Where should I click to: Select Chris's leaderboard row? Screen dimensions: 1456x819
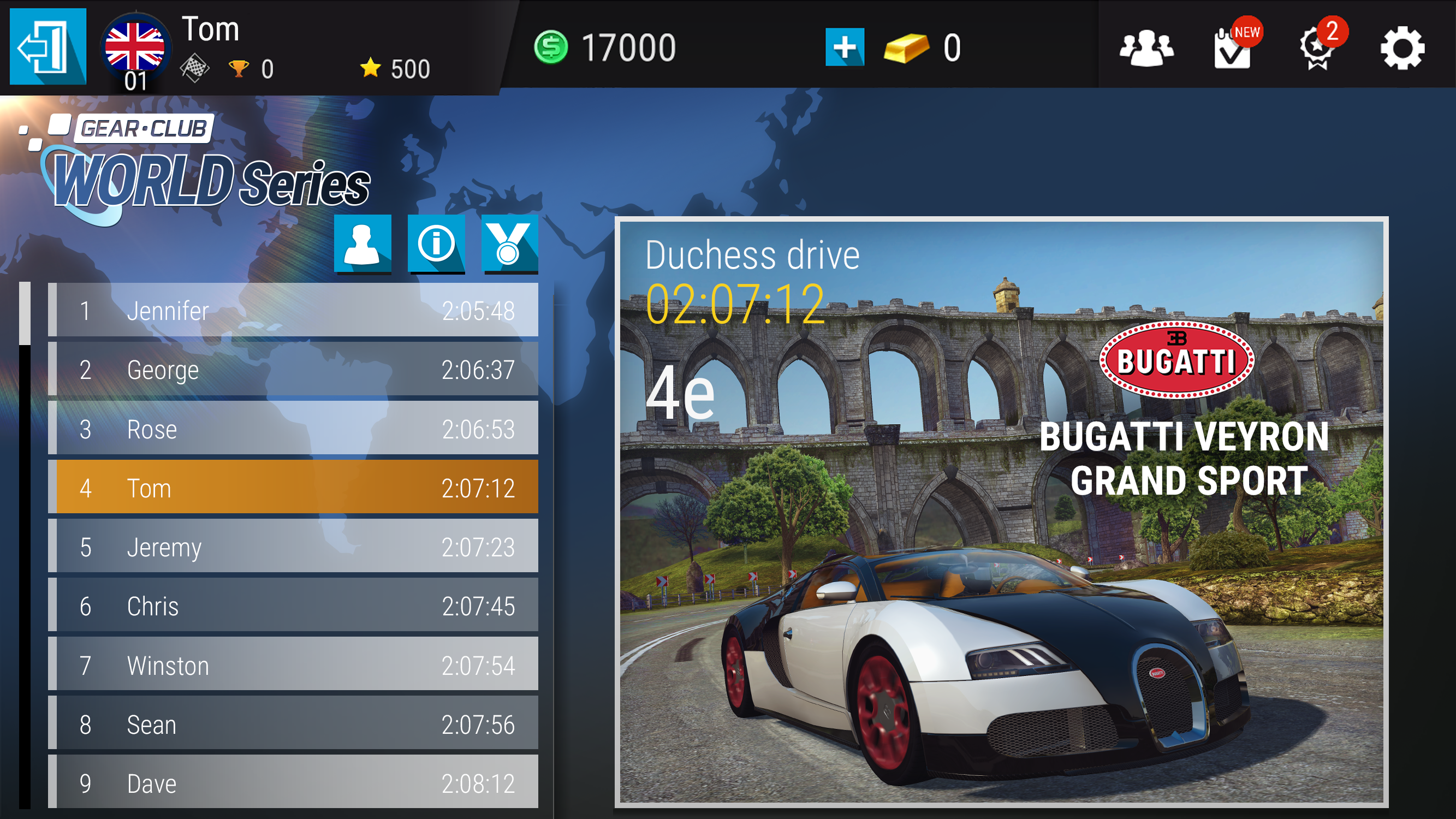294,606
